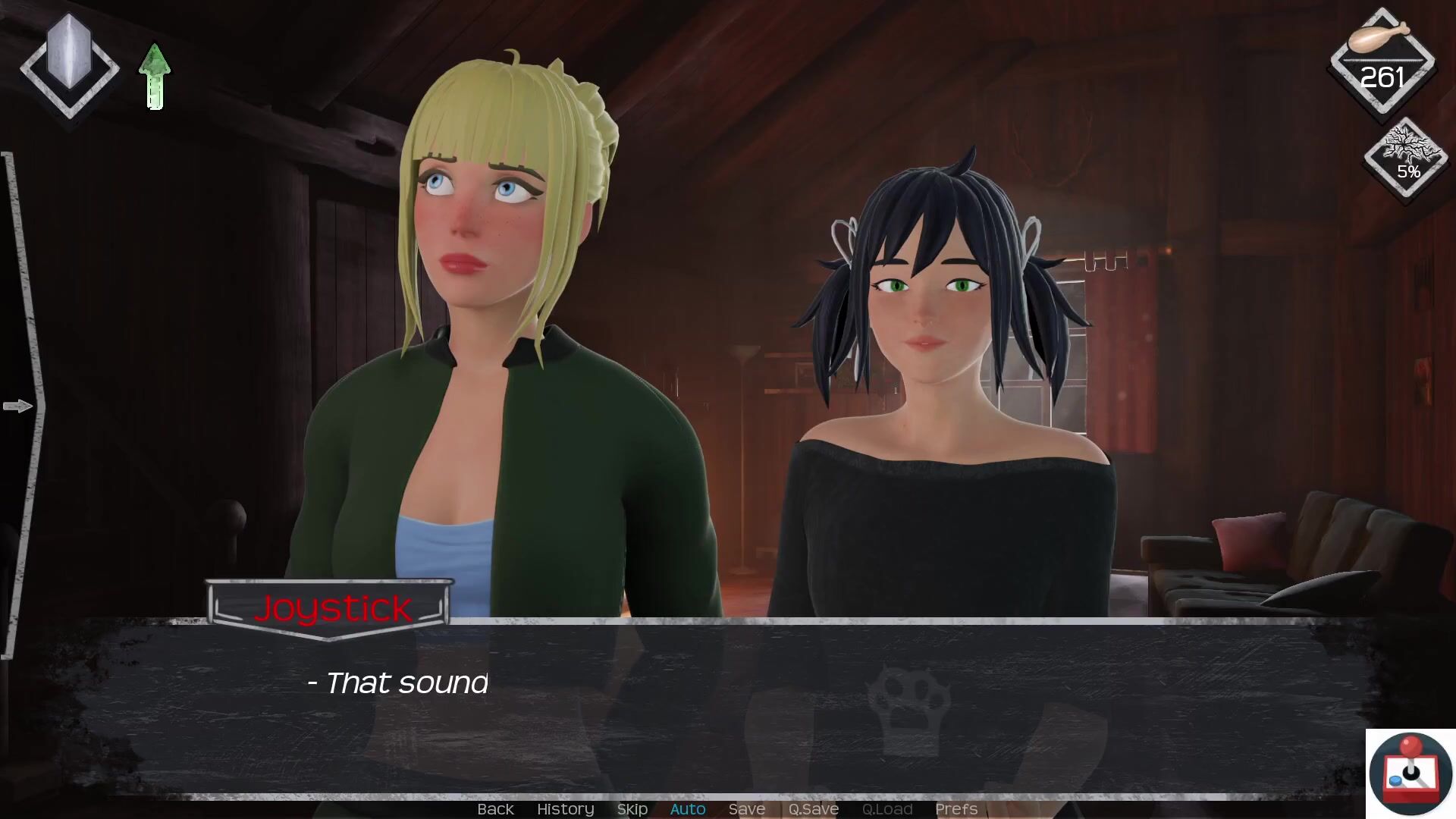This screenshot has width=1456, height=819.
Task: Open the white tree percentage icon
Action: tap(1407, 157)
